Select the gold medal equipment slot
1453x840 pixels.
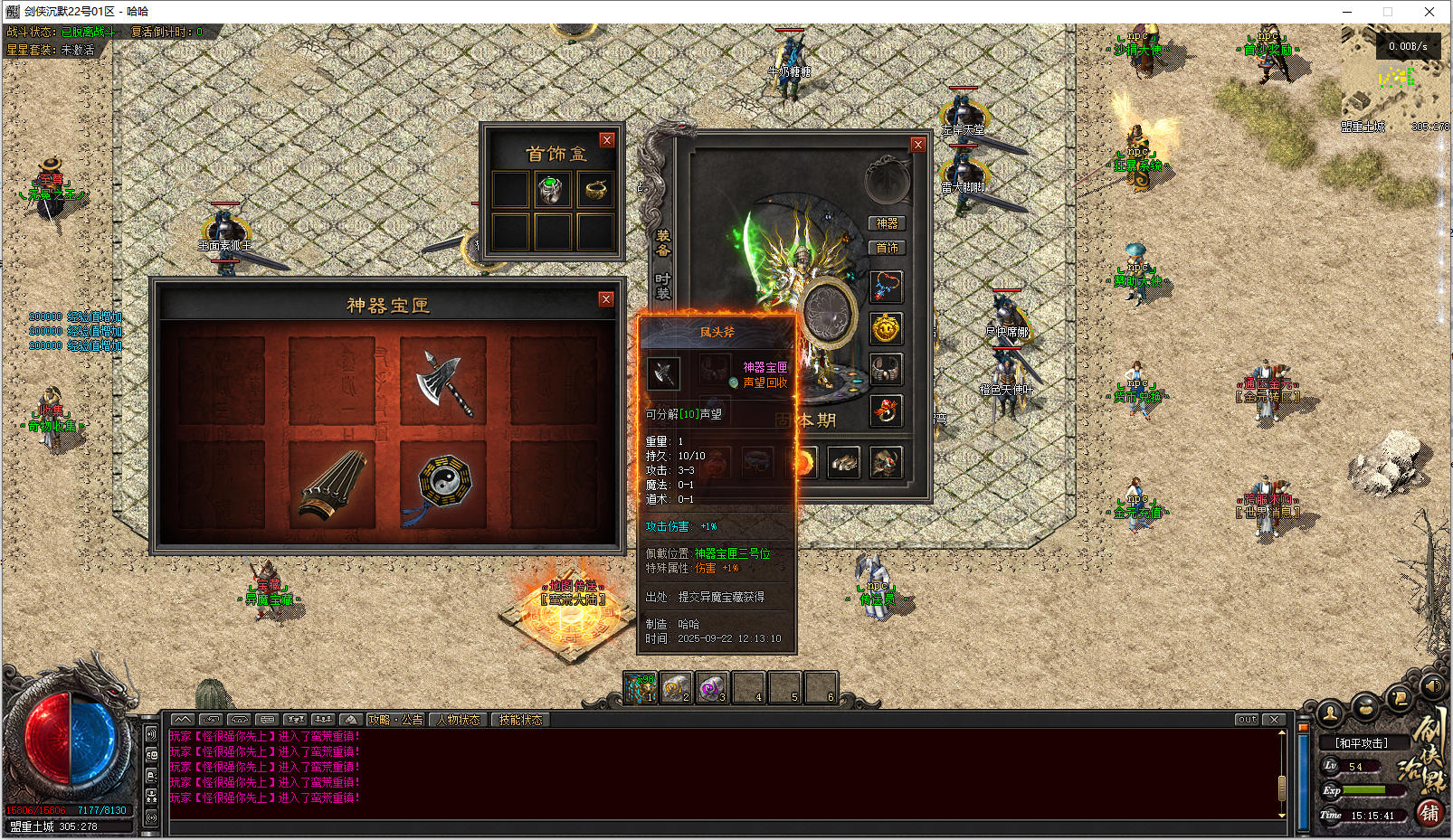[x=886, y=328]
